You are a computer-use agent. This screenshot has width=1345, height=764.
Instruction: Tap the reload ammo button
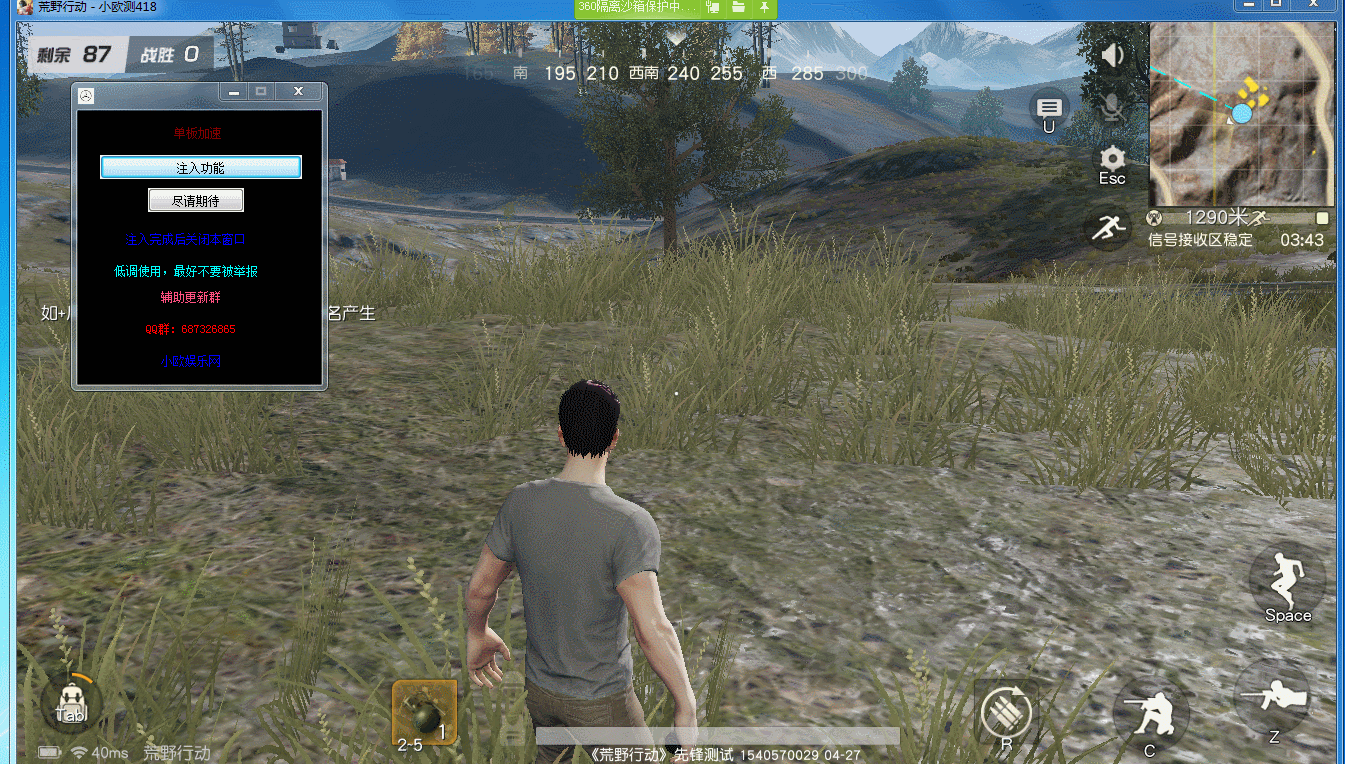point(1006,714)
